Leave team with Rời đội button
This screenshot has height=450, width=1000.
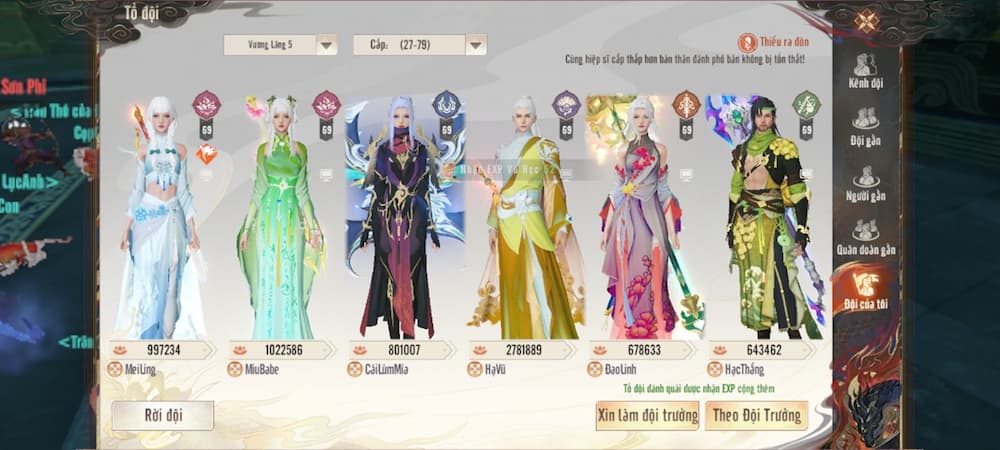click(x=162, y=415)
